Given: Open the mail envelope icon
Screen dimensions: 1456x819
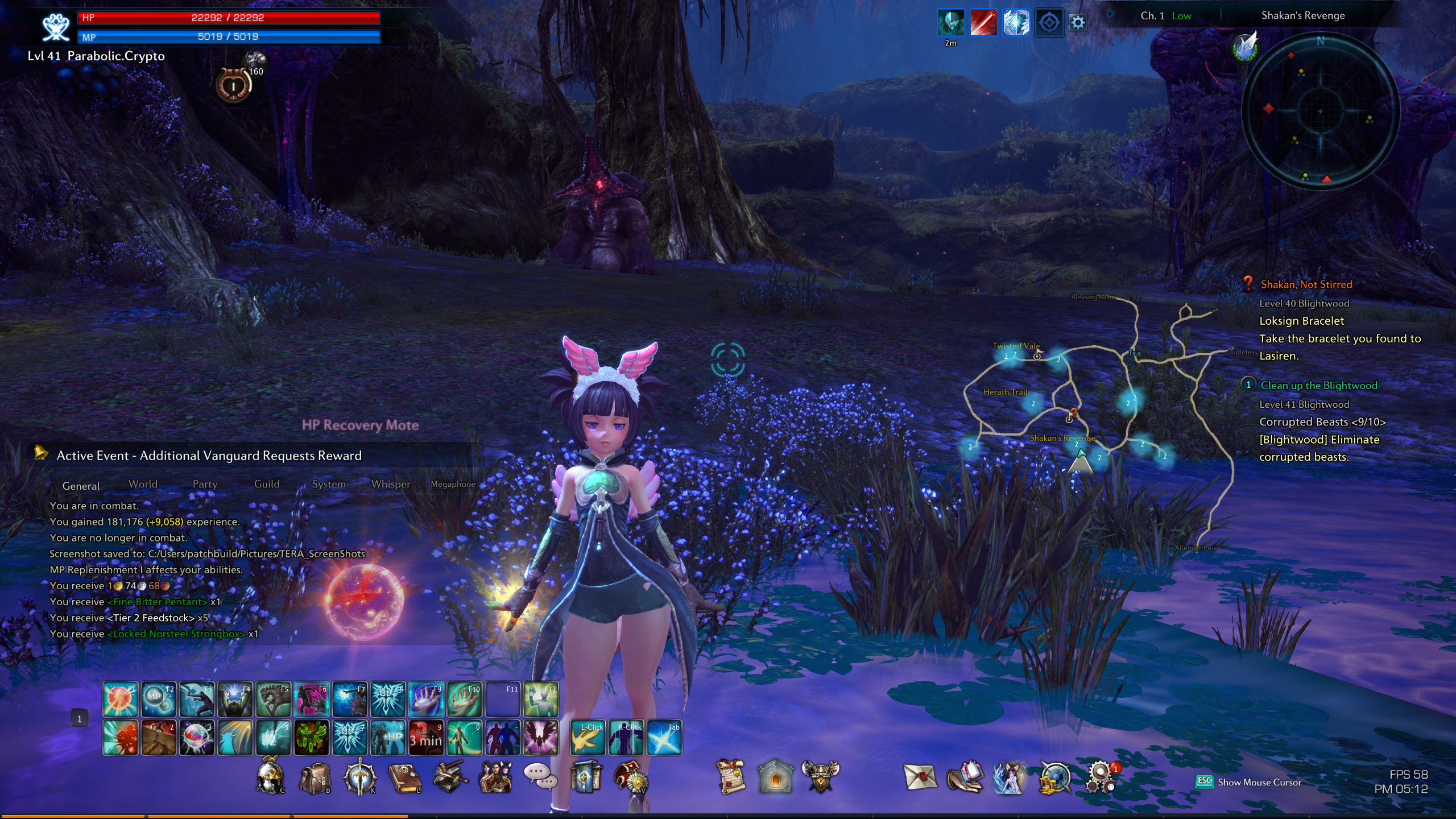Looking at the screenshot, I should click(x=920, y=777).
